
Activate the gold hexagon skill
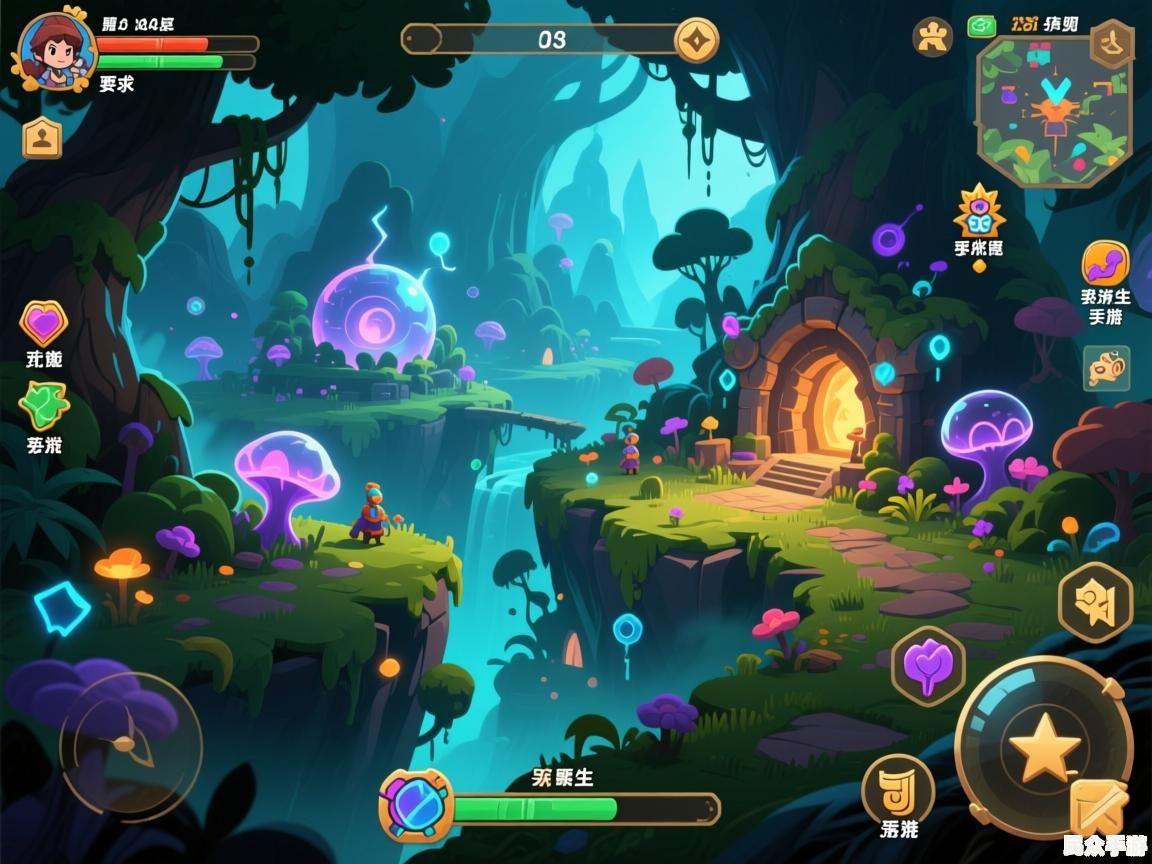[x=1095, y=602]
